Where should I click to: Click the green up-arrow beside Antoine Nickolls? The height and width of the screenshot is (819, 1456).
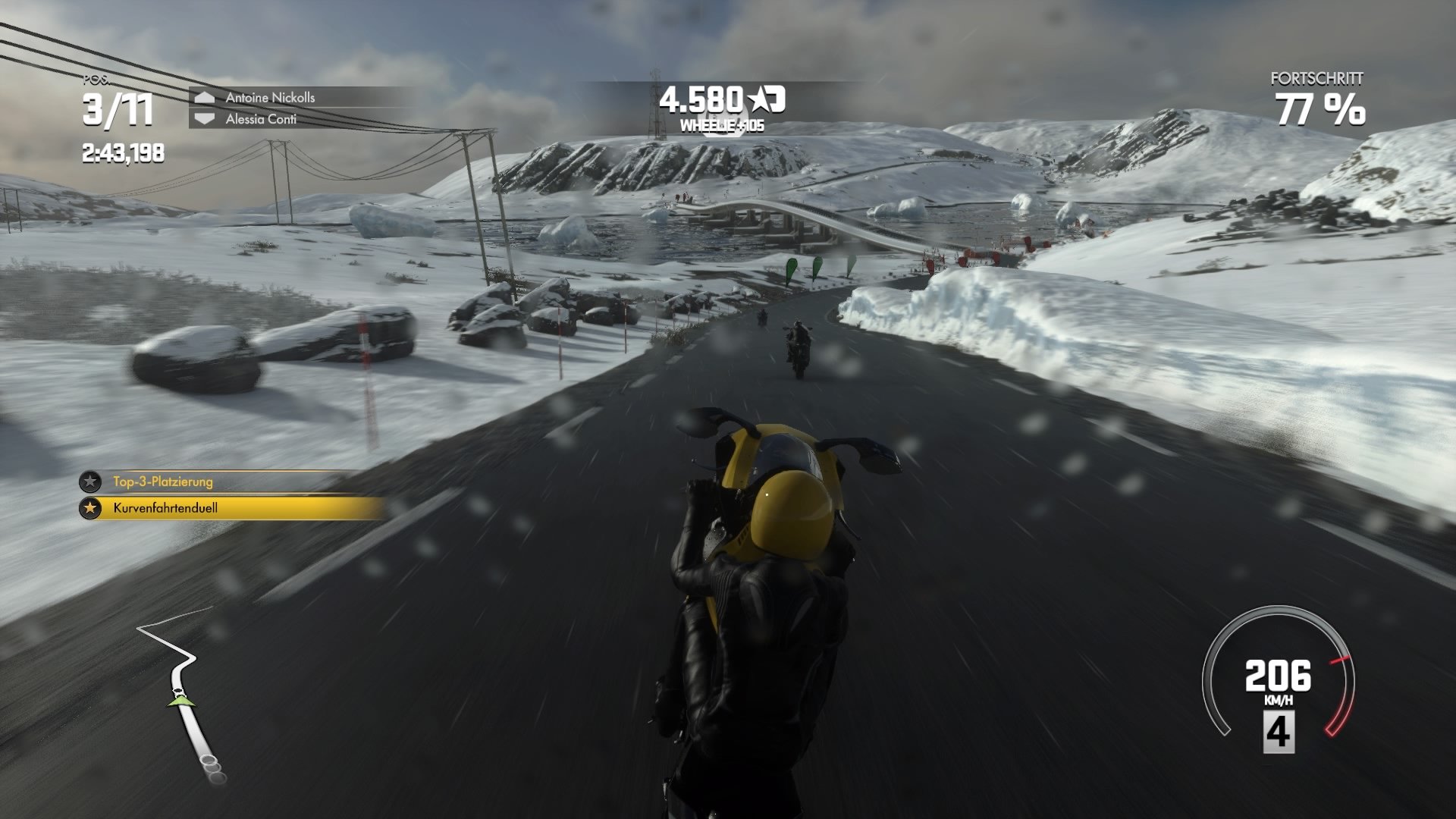(203, 96)
